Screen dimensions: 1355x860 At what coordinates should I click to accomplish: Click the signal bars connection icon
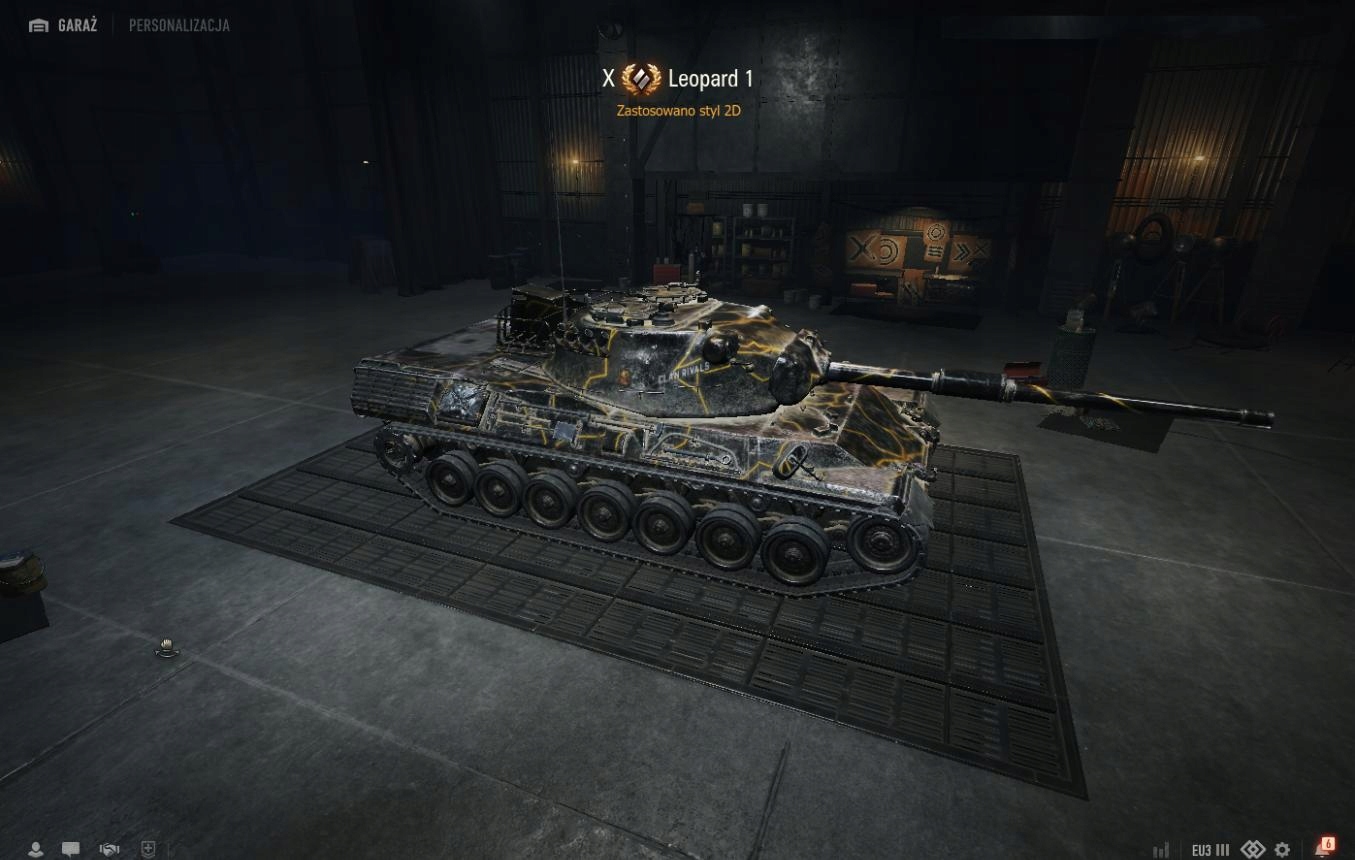click(1161, 850)
